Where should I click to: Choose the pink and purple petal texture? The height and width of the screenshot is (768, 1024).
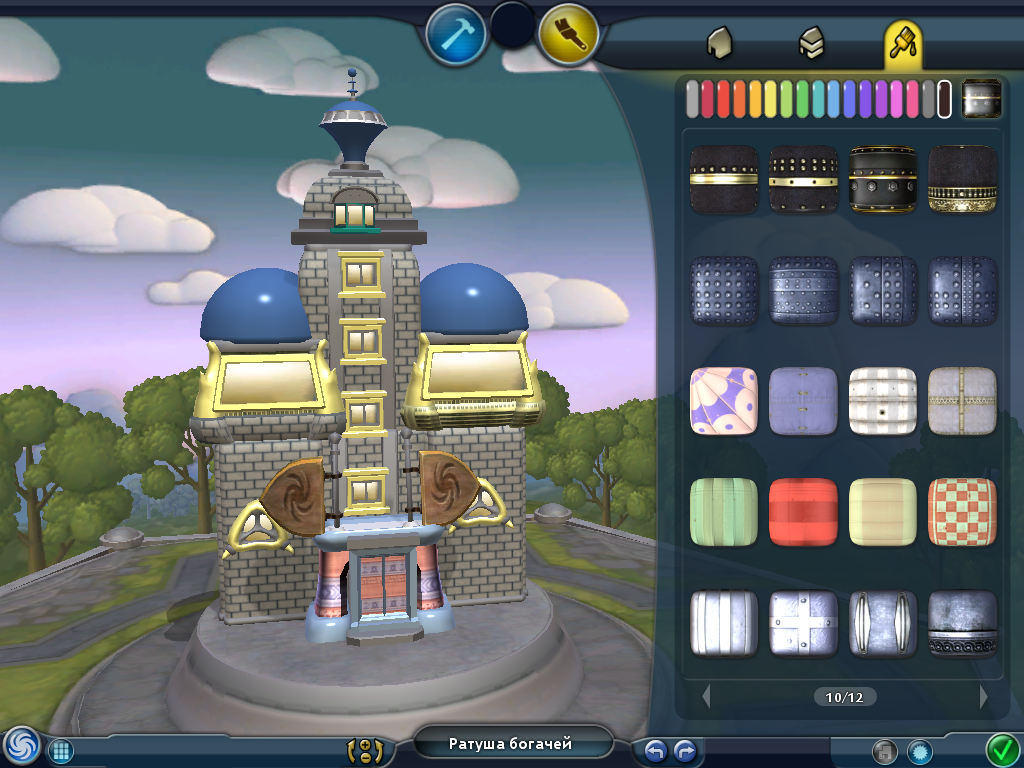[x=723, y=401]
